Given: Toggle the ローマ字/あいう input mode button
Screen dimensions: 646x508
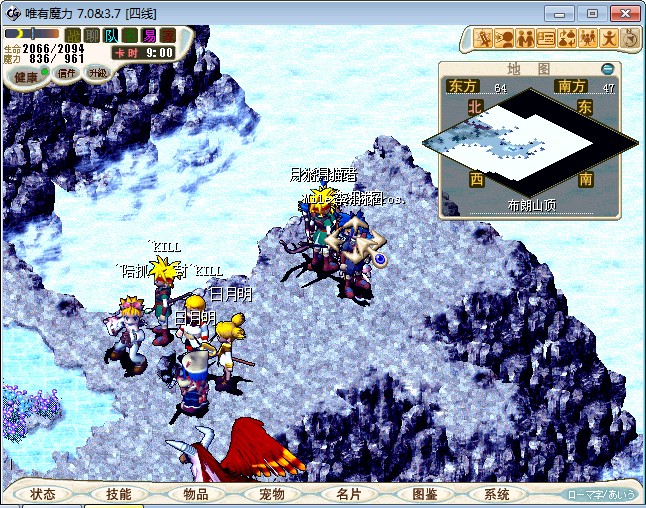Looking at the screenshot, I should point(601,495).
